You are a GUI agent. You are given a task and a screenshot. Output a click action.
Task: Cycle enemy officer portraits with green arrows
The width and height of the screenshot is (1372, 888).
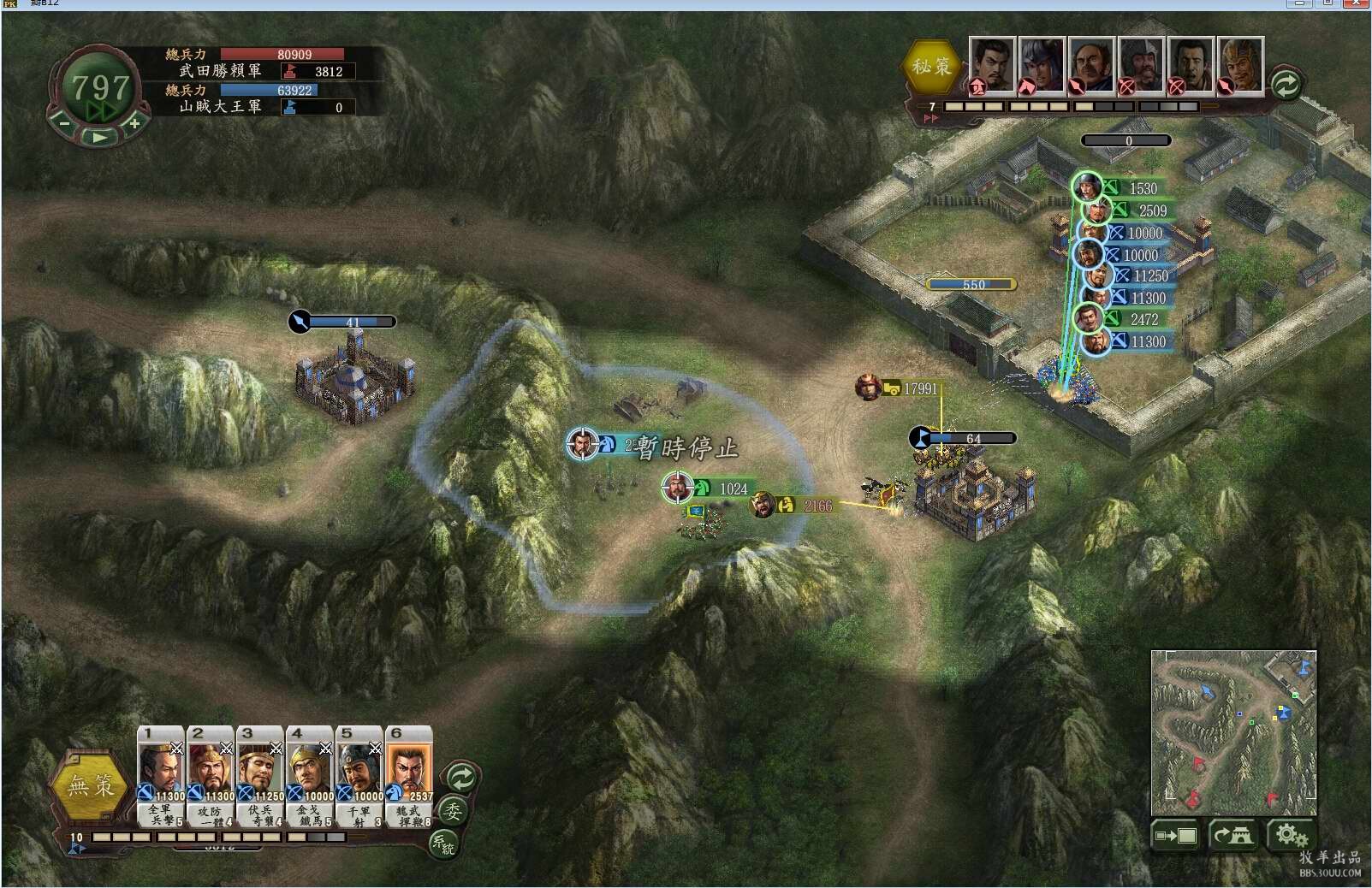pos(1286,84)
